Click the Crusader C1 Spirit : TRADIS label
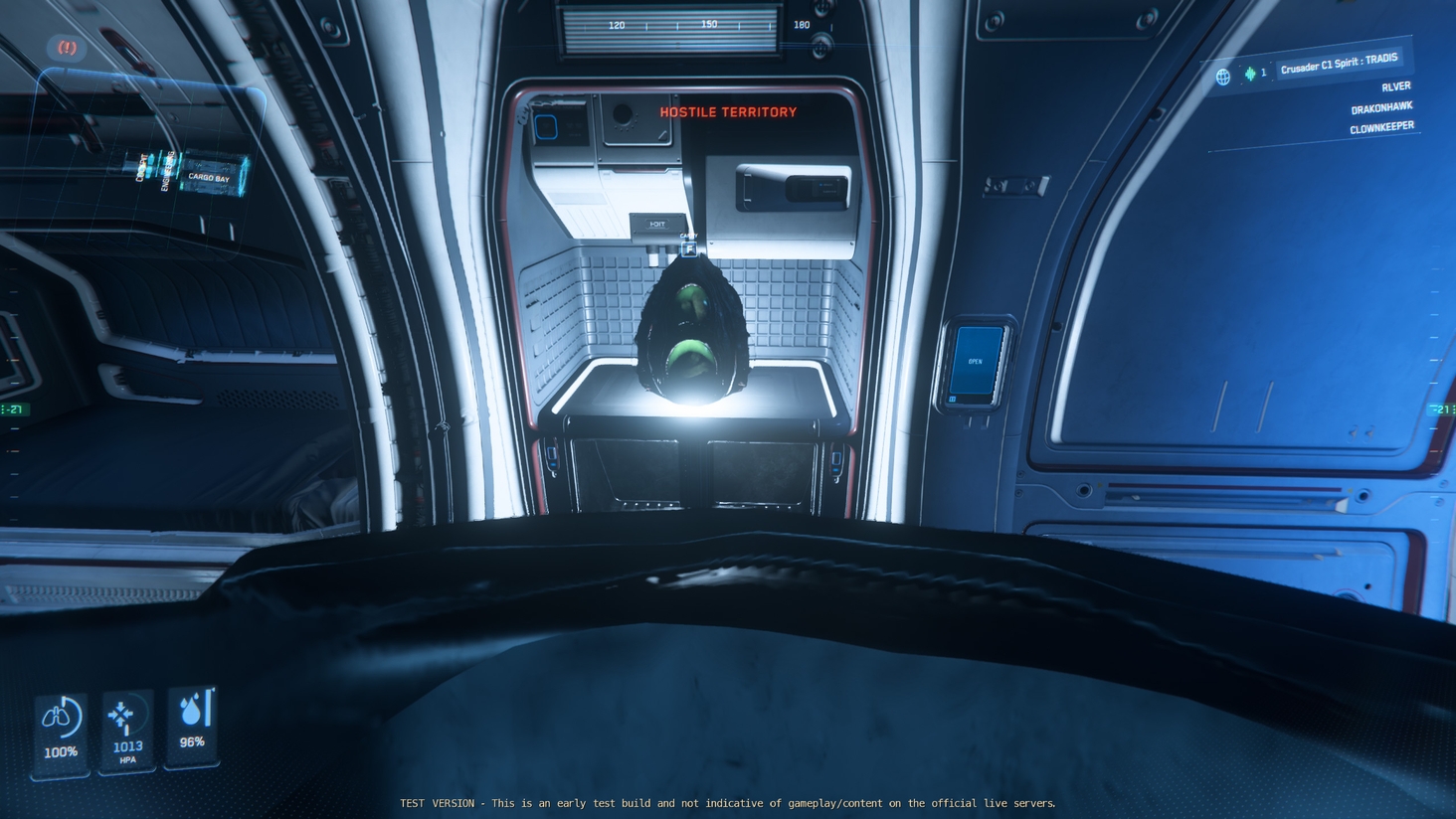The width and height of the screenshot is (1456, 819). [1339, 63]
